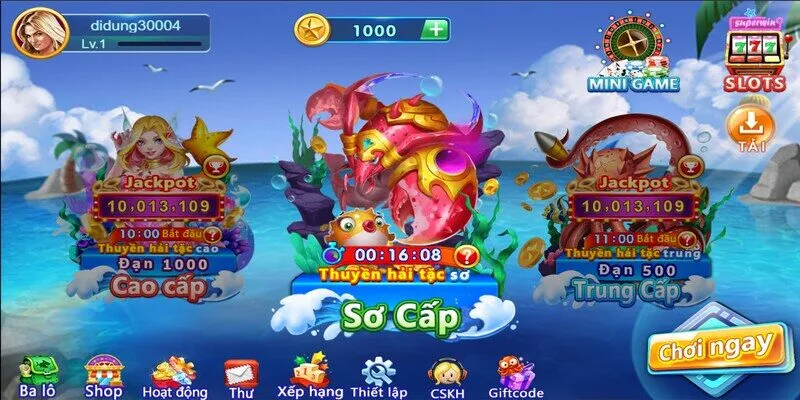Contact CSKH customer support
The width and height of the screenshot is (800, 400).
pyautogui.click(x=444, y=377)
